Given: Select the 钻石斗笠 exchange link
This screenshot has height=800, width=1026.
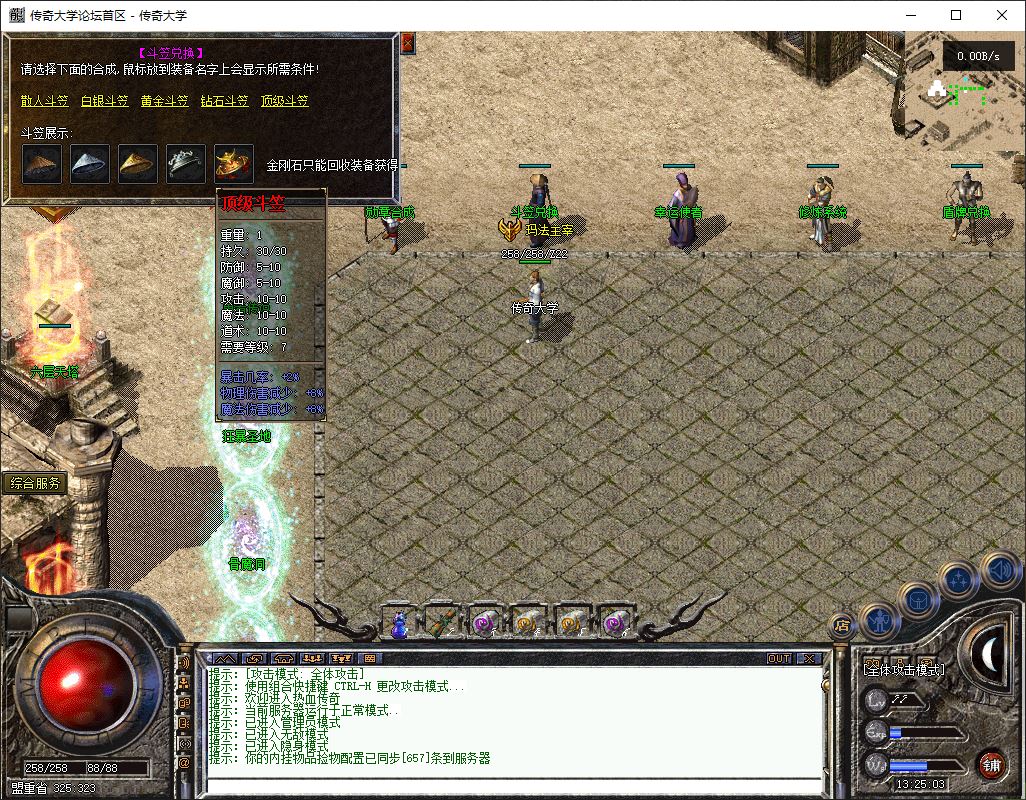Looking at the screenshot, I should (224, 101).
